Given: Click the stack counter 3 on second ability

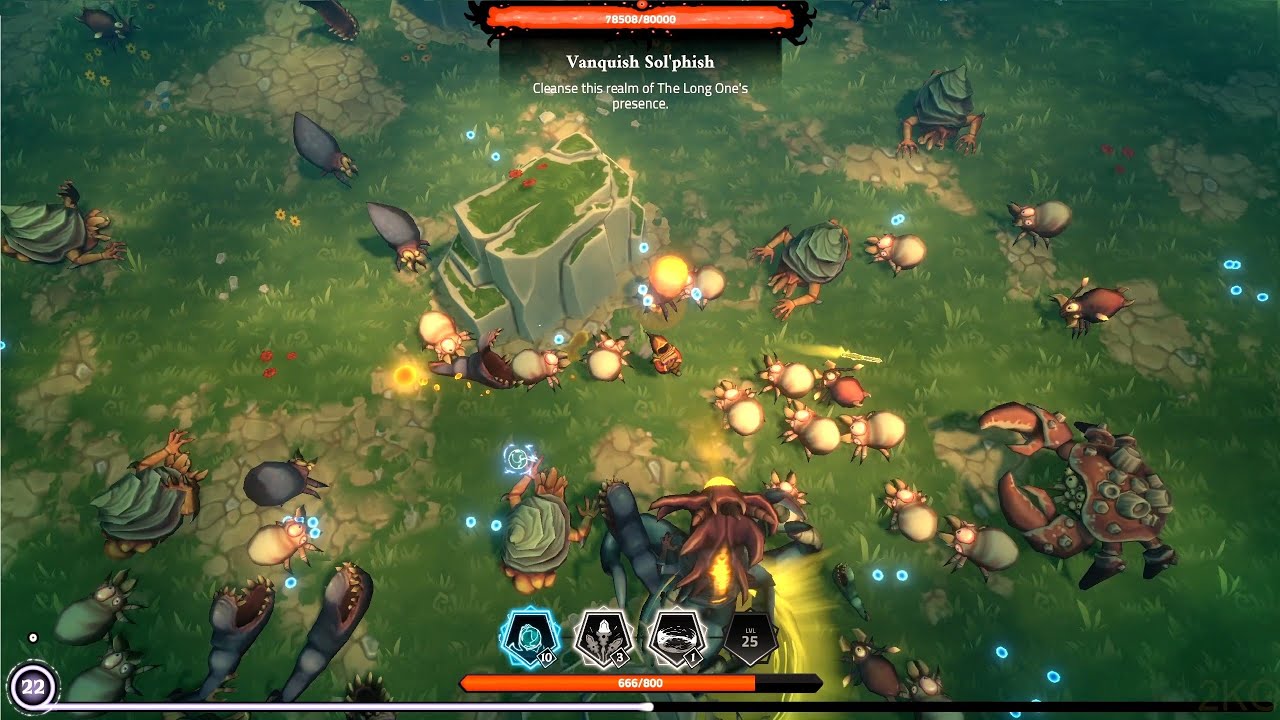Looking at the screenshot, I should pos(620,659).
